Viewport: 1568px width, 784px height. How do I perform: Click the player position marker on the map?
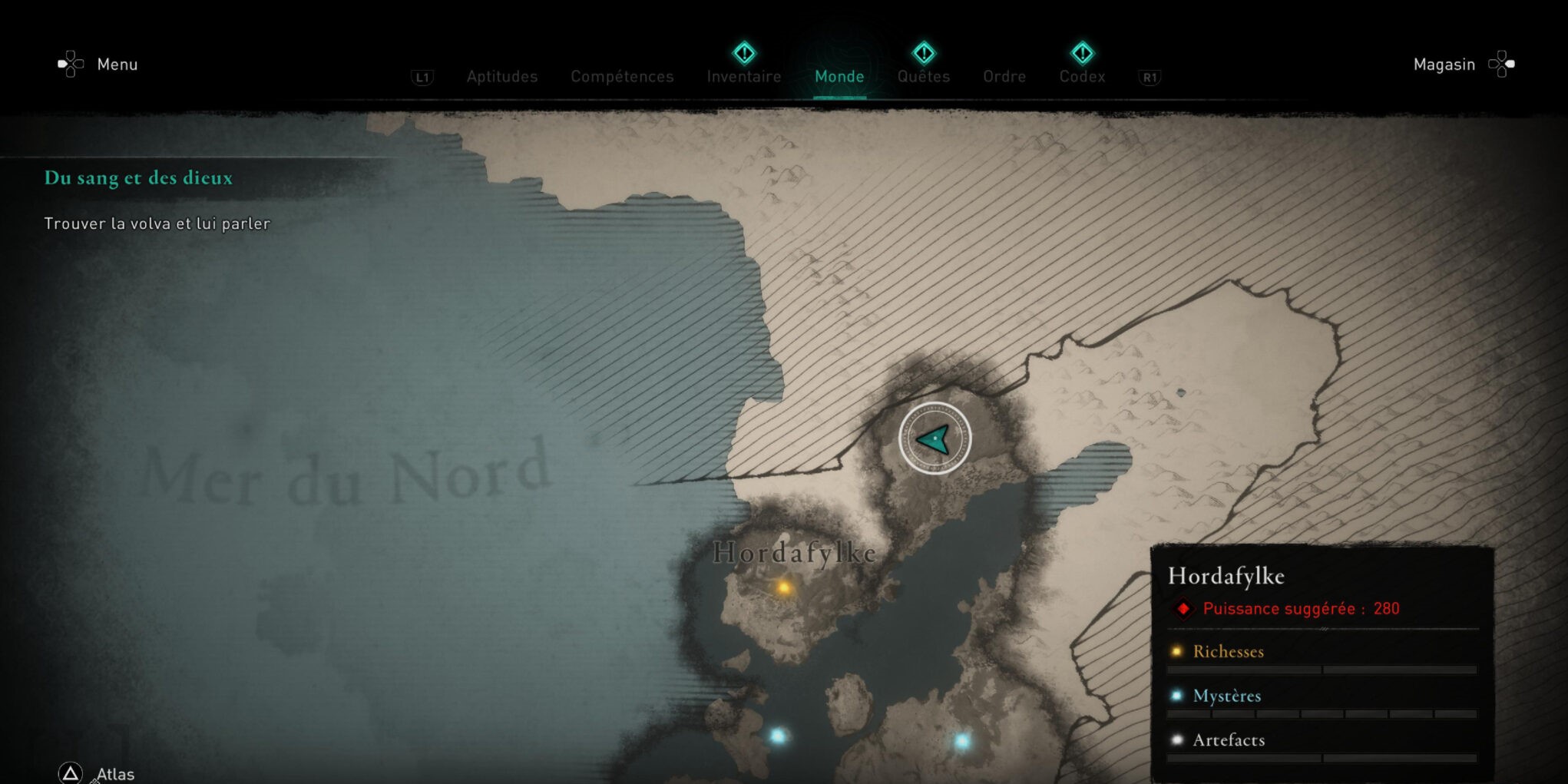[934, 438]
